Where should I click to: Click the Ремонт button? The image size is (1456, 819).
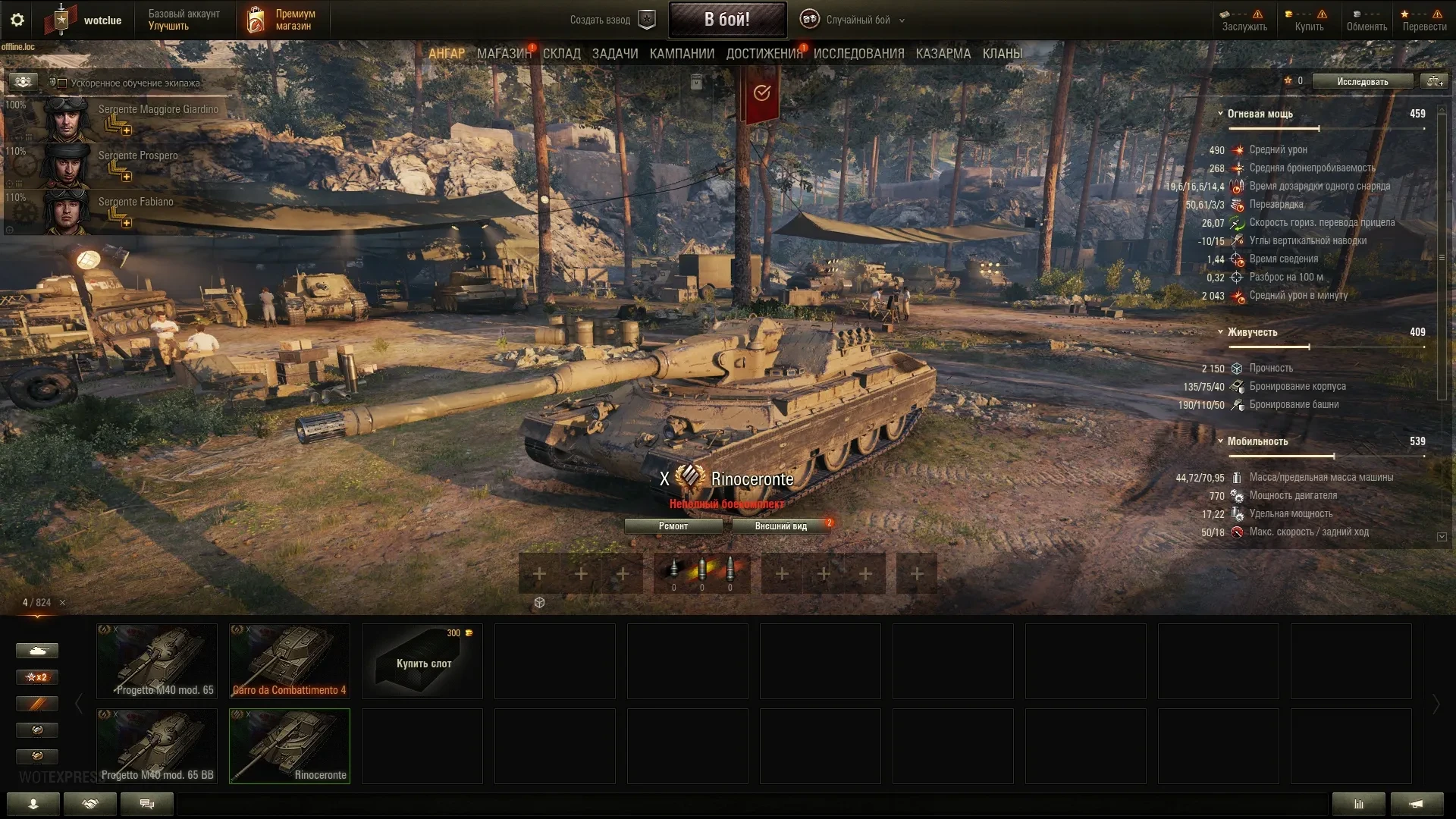point(673,526)
